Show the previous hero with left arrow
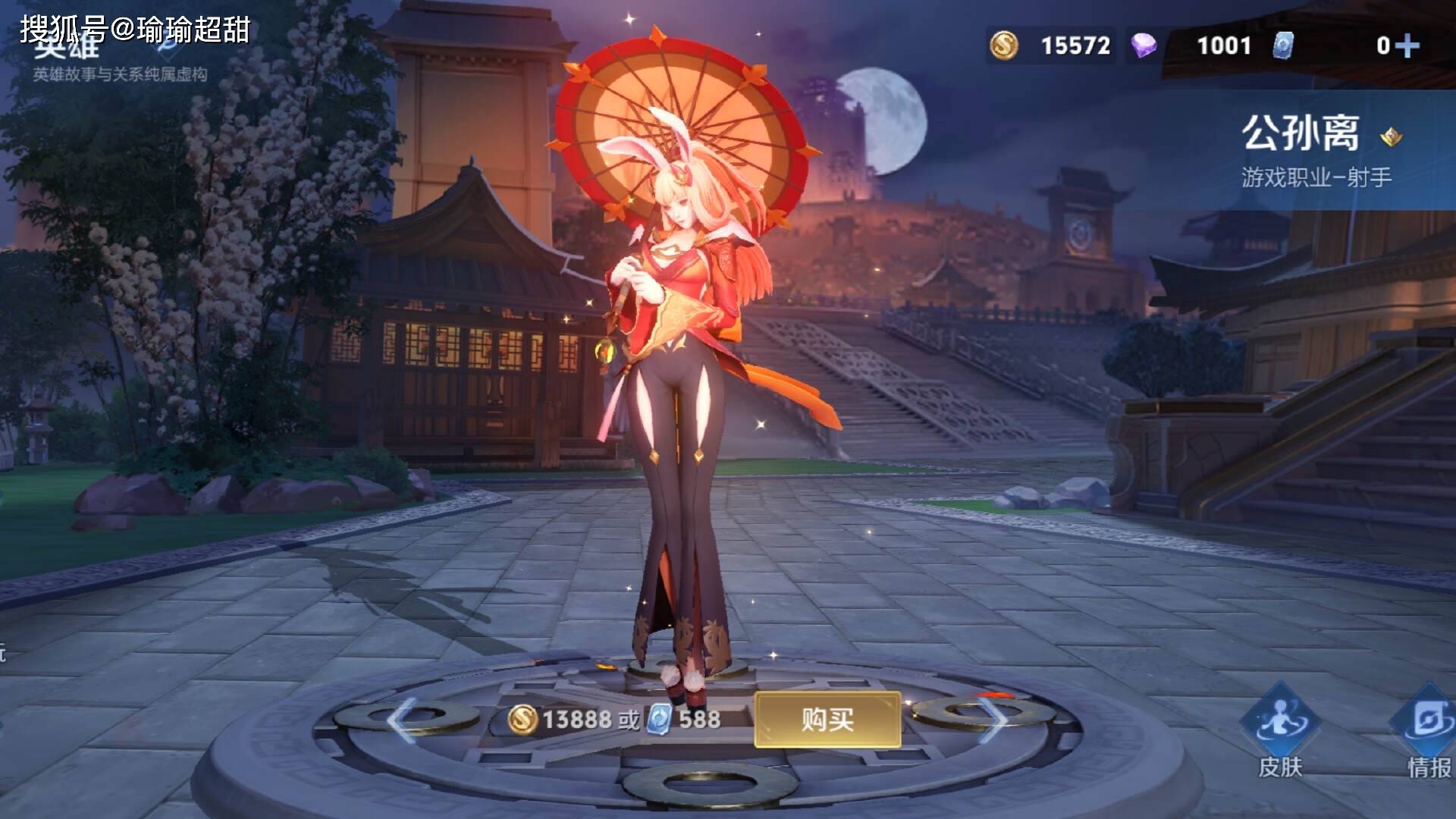This screenshot has width=1456, height=819. click(x=401, y=720)
